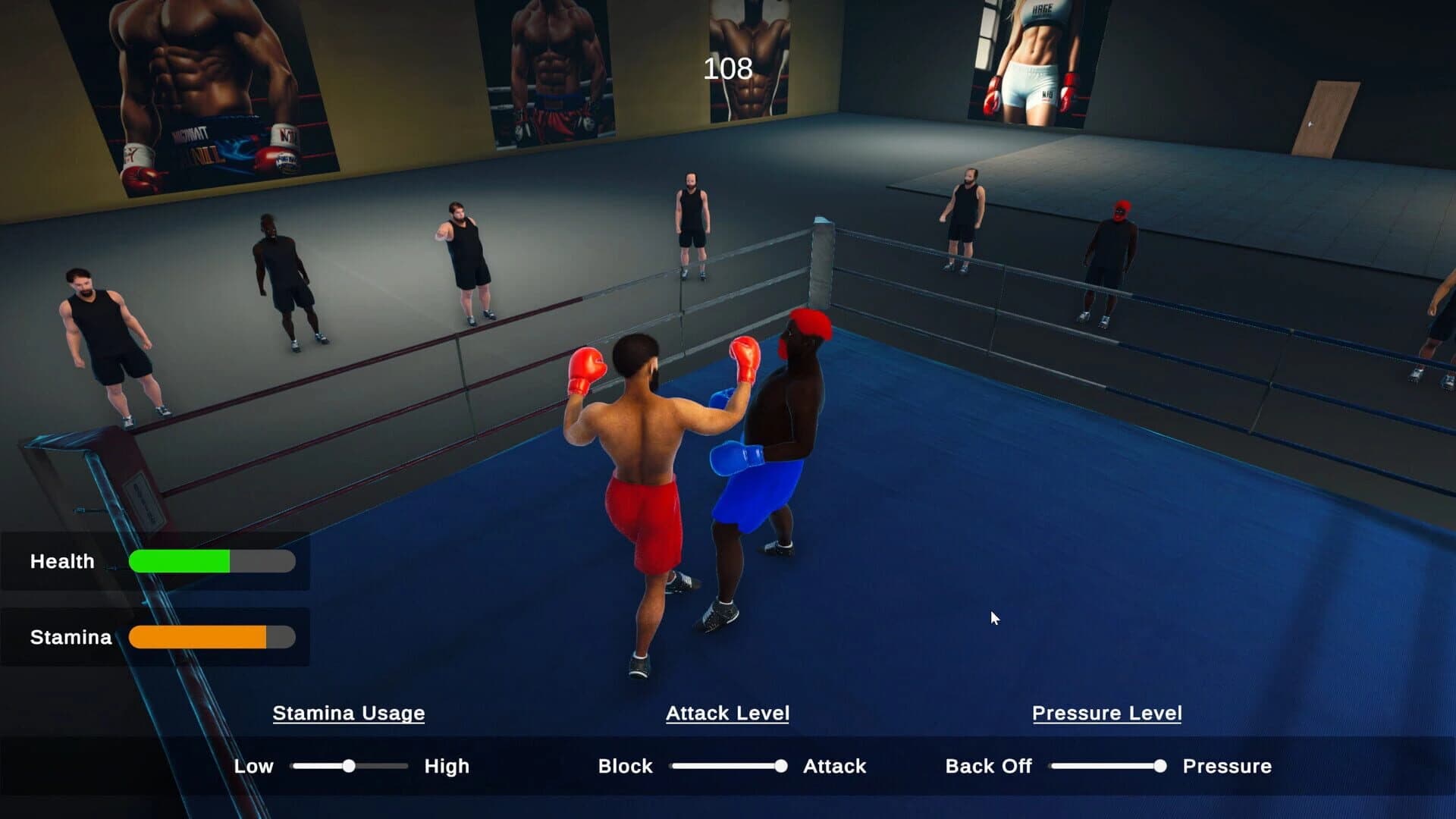
Task: Select the underlined Attack Level heading
Action: [x=727, y=713]
